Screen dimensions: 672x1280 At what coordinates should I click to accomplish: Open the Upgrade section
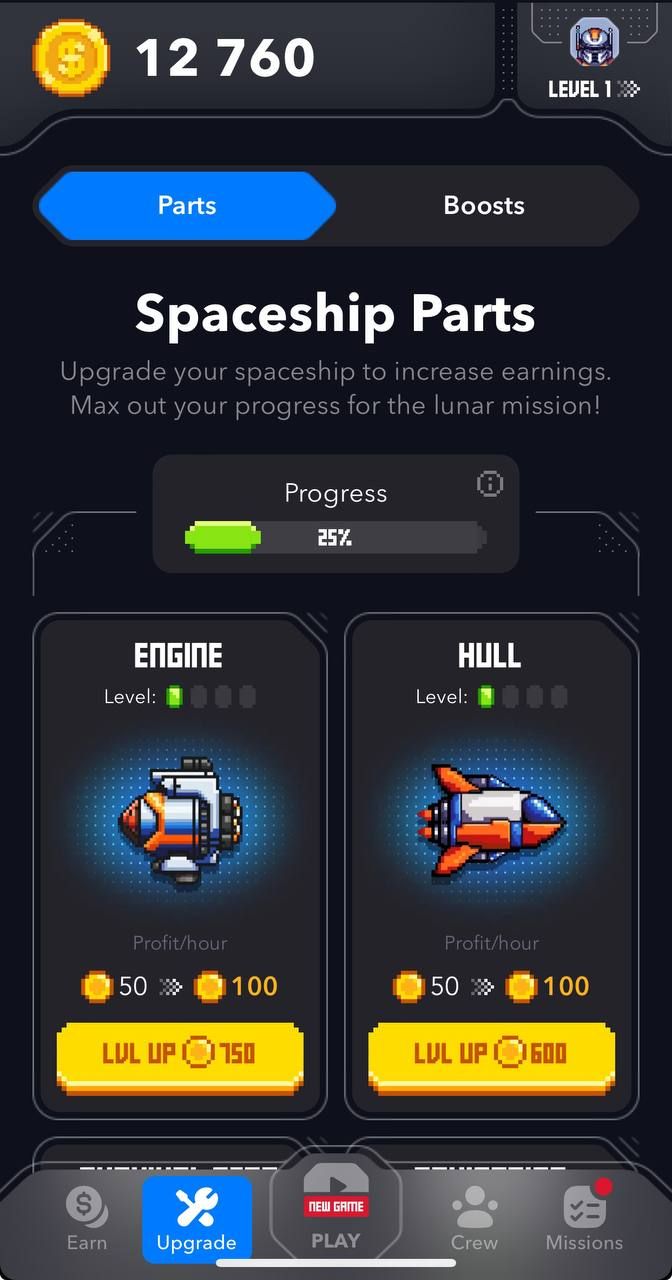point(197,1218)
